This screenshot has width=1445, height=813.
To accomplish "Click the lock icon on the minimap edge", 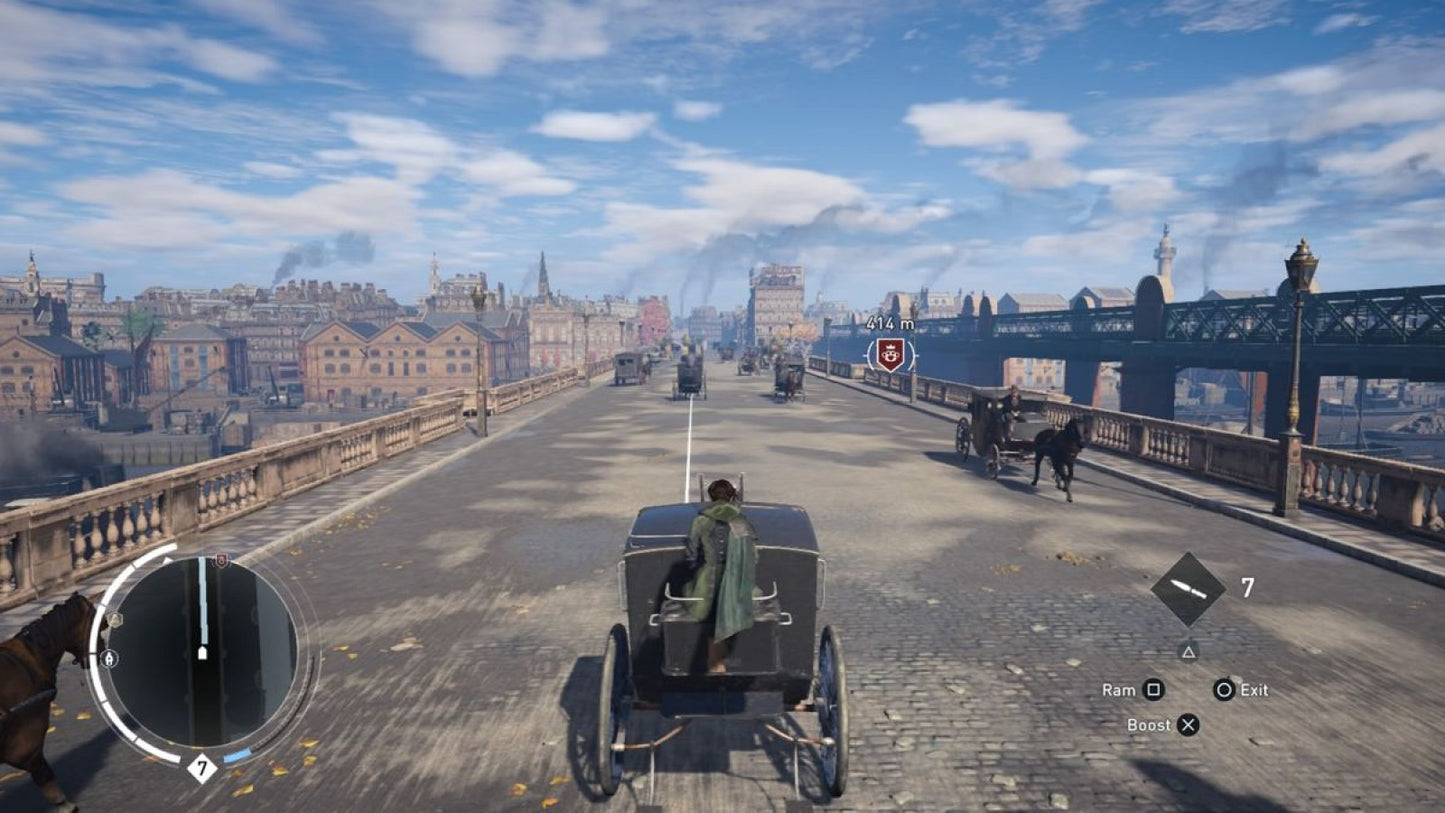I will pyautogui.click(x=110, y=657).
